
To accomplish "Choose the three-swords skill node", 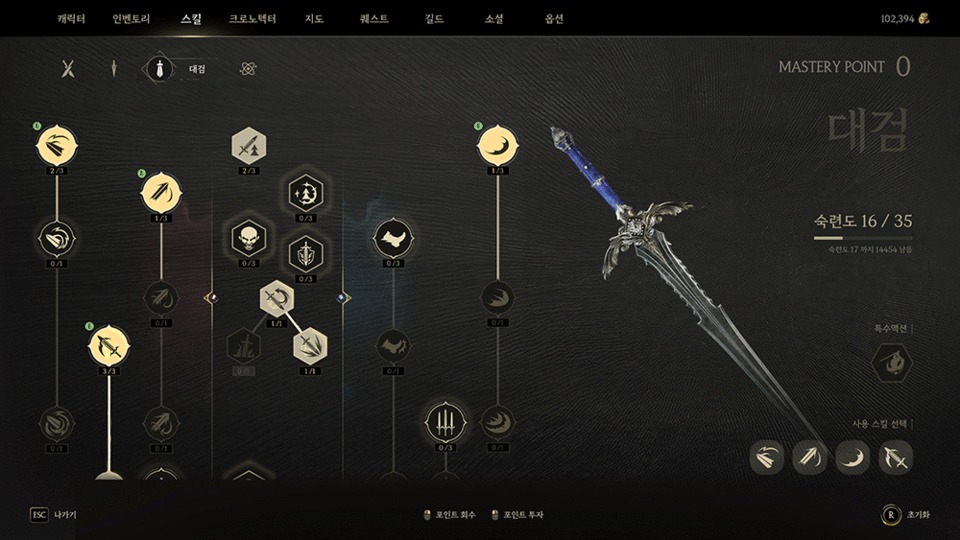I will [x=445, y=421].
